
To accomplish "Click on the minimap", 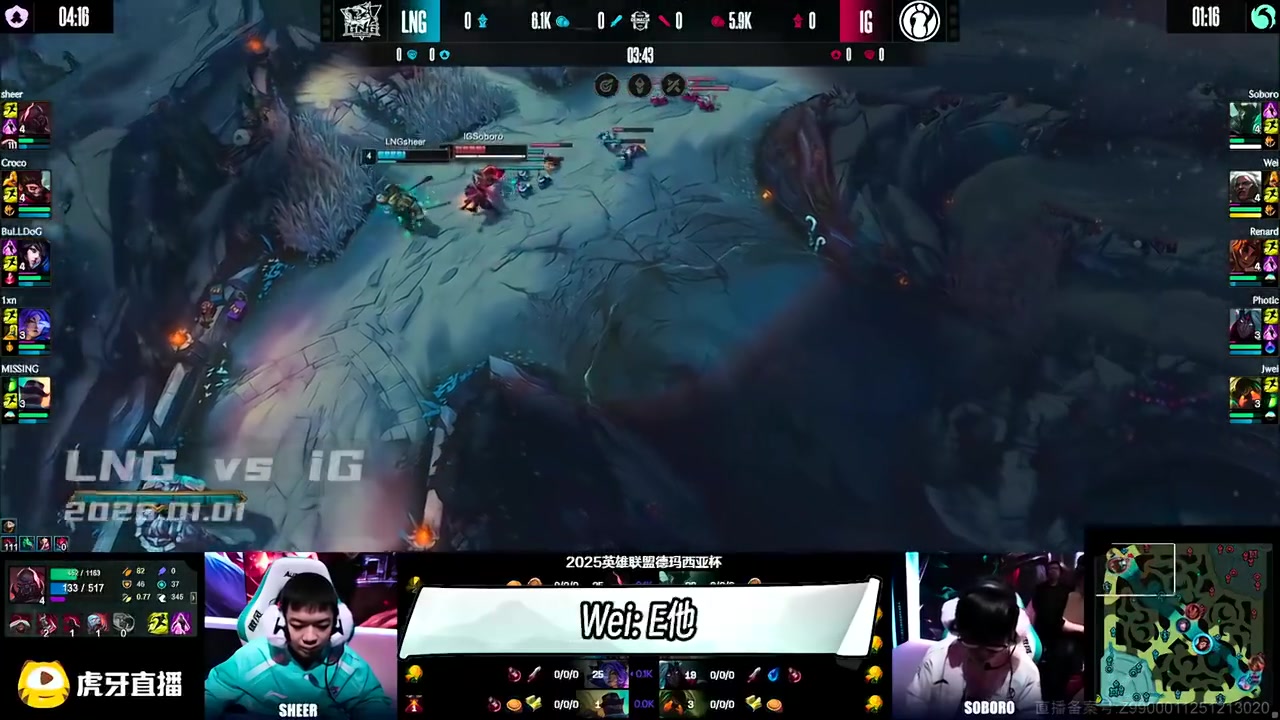I will point(1181,623).
